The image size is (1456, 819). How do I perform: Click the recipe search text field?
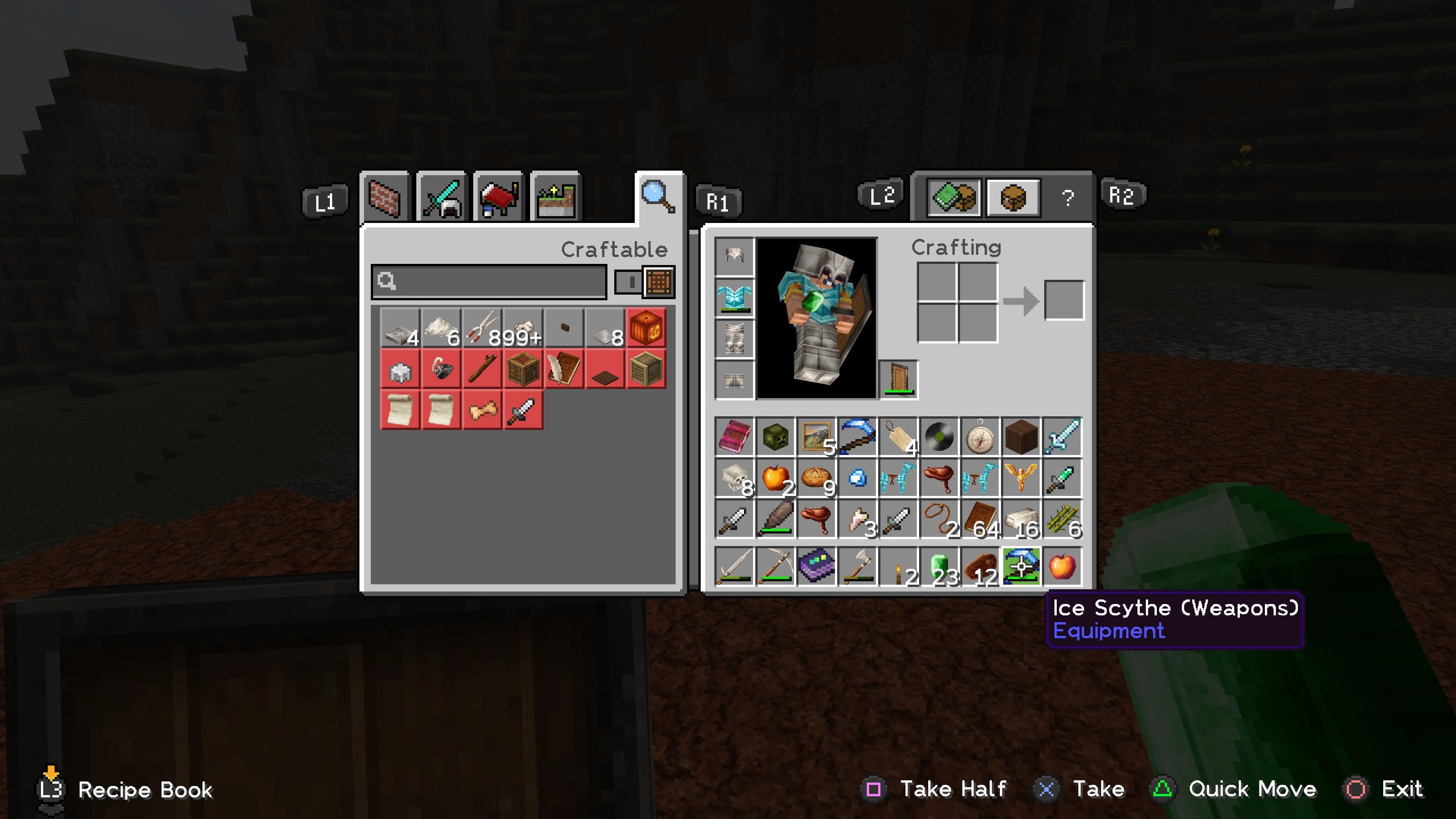pyautogui.click(x=489, y=281)
